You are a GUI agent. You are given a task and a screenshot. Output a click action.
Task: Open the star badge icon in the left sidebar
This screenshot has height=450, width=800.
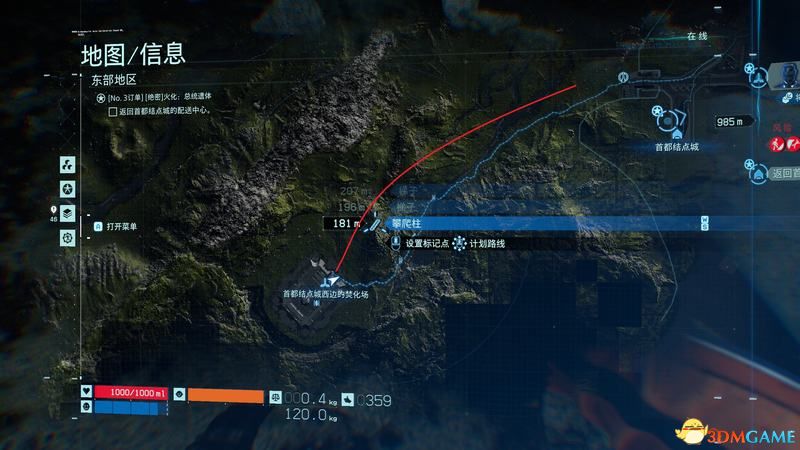click(x=66, y=188)
